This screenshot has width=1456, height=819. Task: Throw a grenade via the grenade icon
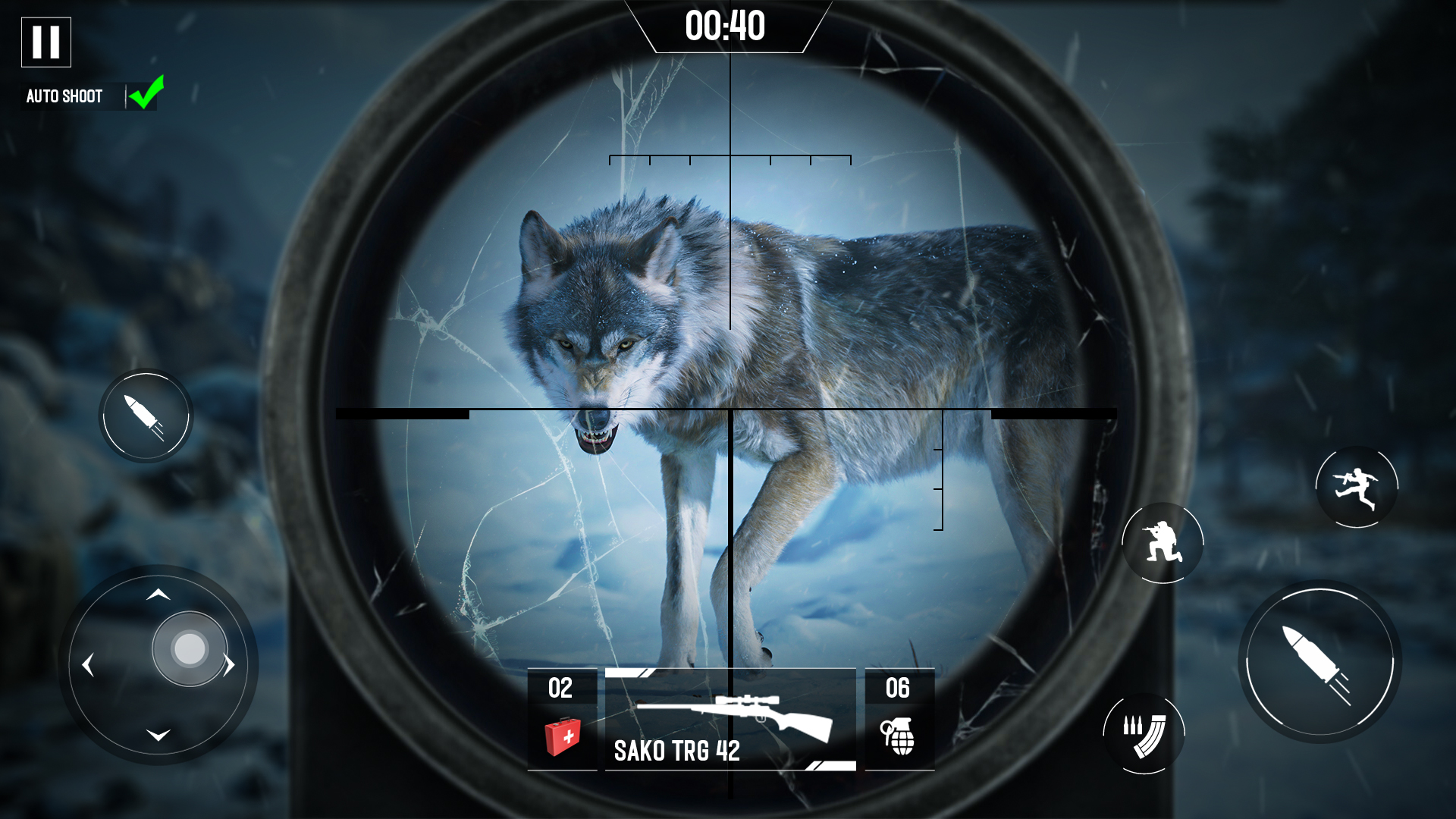coord(899,736)
